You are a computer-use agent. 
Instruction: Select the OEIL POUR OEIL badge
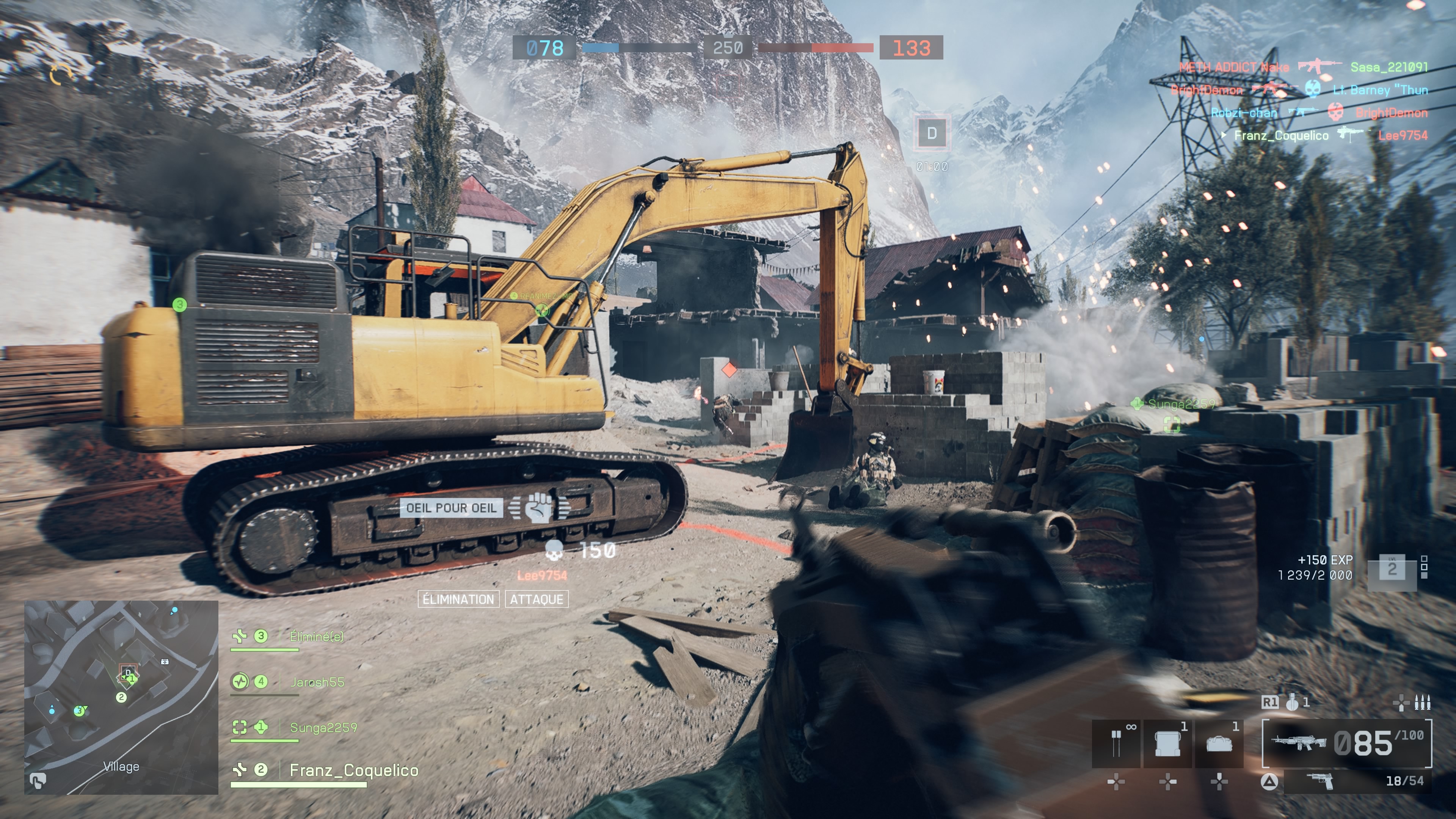pos(450,508)
